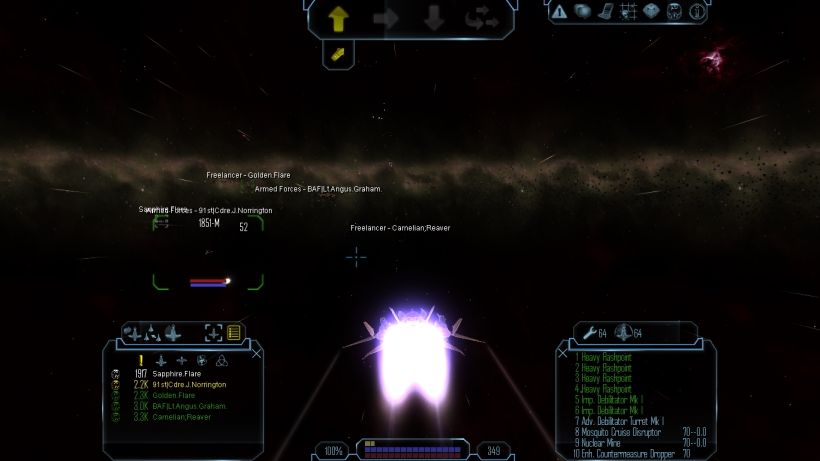Toggle the yellow cruise engine icon
This screenshot has width=820, height=461.
point(338,52)
